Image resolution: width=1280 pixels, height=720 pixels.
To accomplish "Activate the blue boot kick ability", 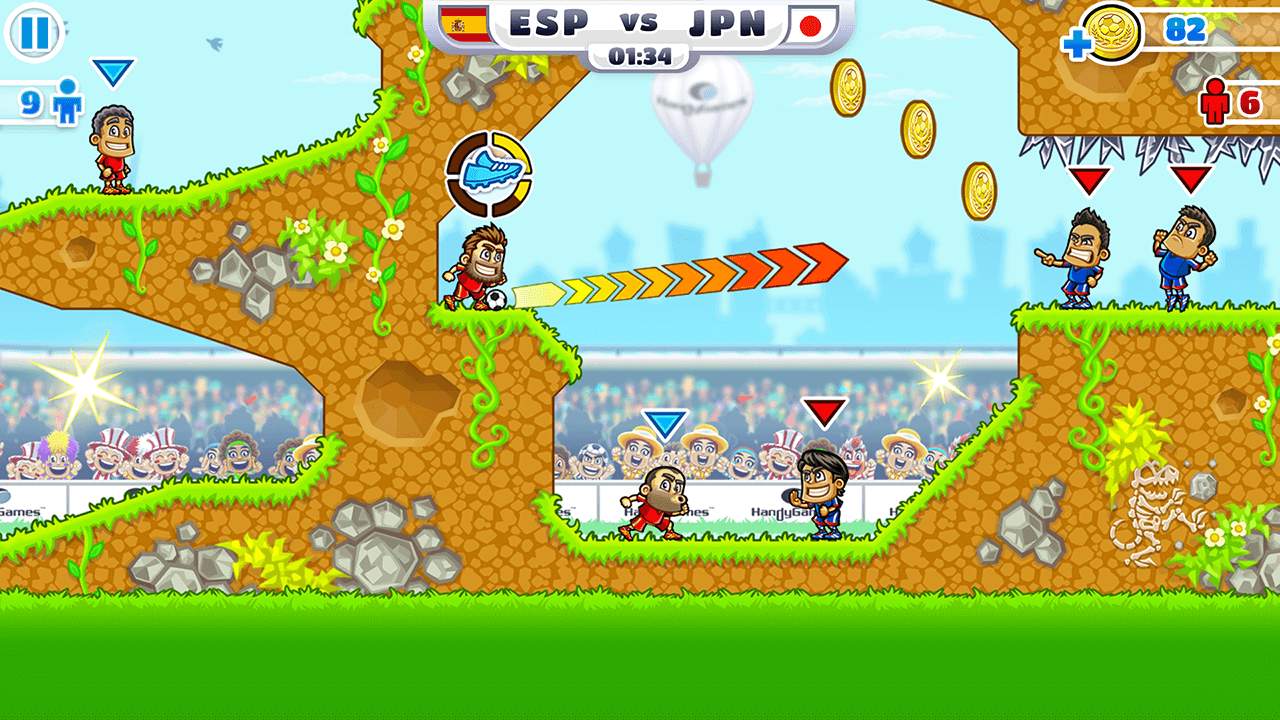I will click(489, 173).
